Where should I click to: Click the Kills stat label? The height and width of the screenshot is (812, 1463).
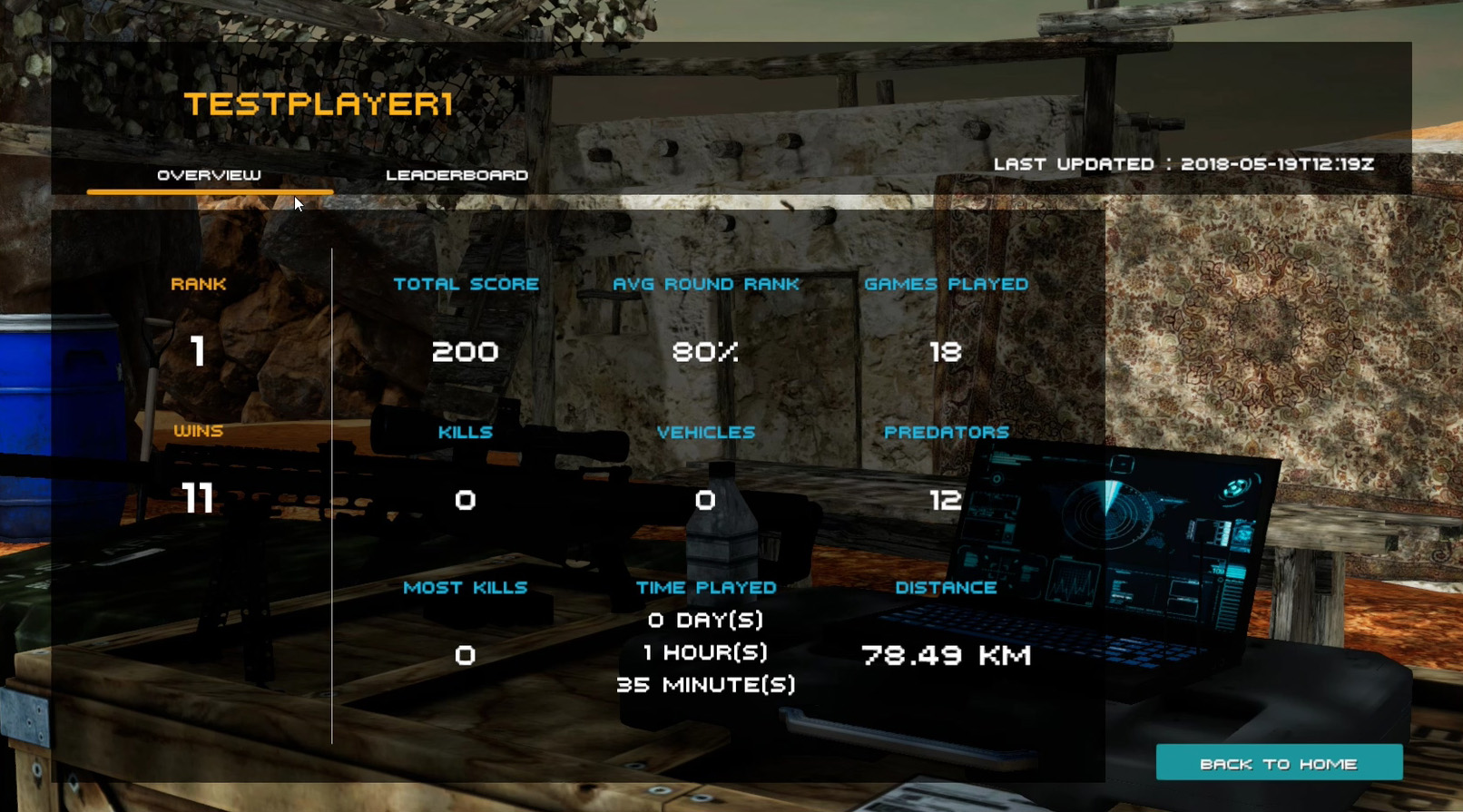(465, 433)
